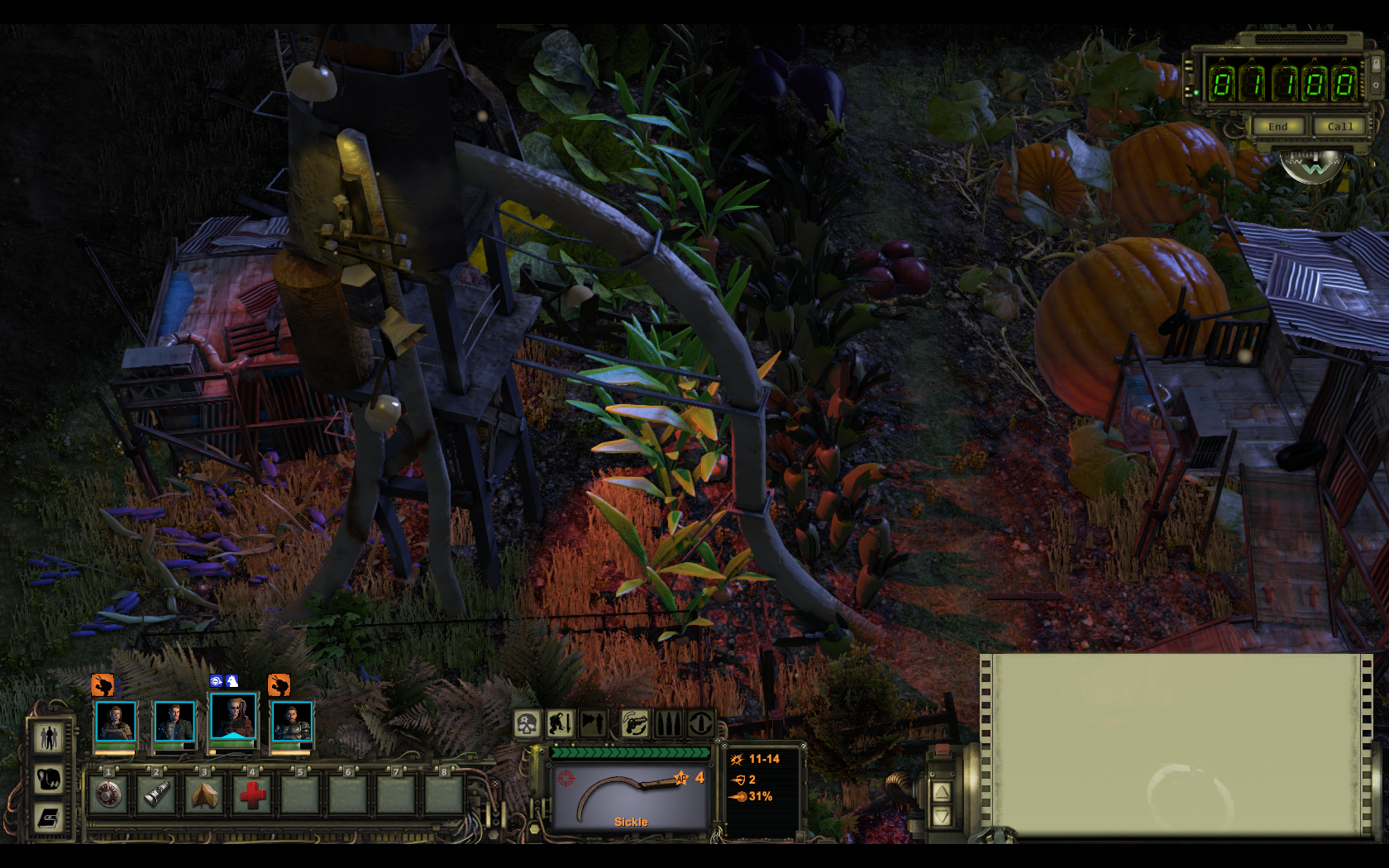Viewport: 1389px width, 868px height.
Task: Select the dark-haired man in jacket portrait
Action: (x=174, y=722)
